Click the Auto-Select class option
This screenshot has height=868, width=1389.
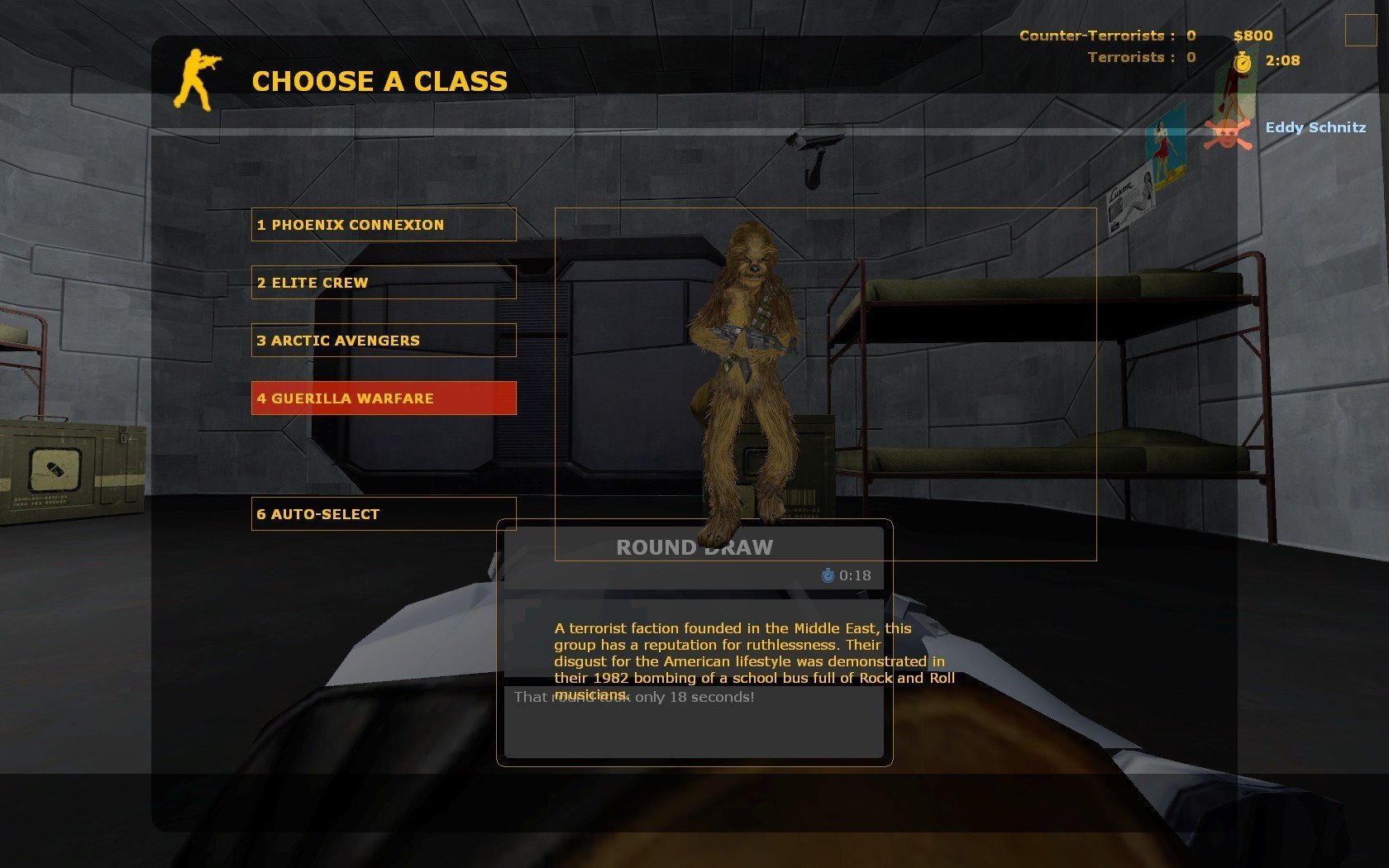pyautogui.click(x=384, y=514)
